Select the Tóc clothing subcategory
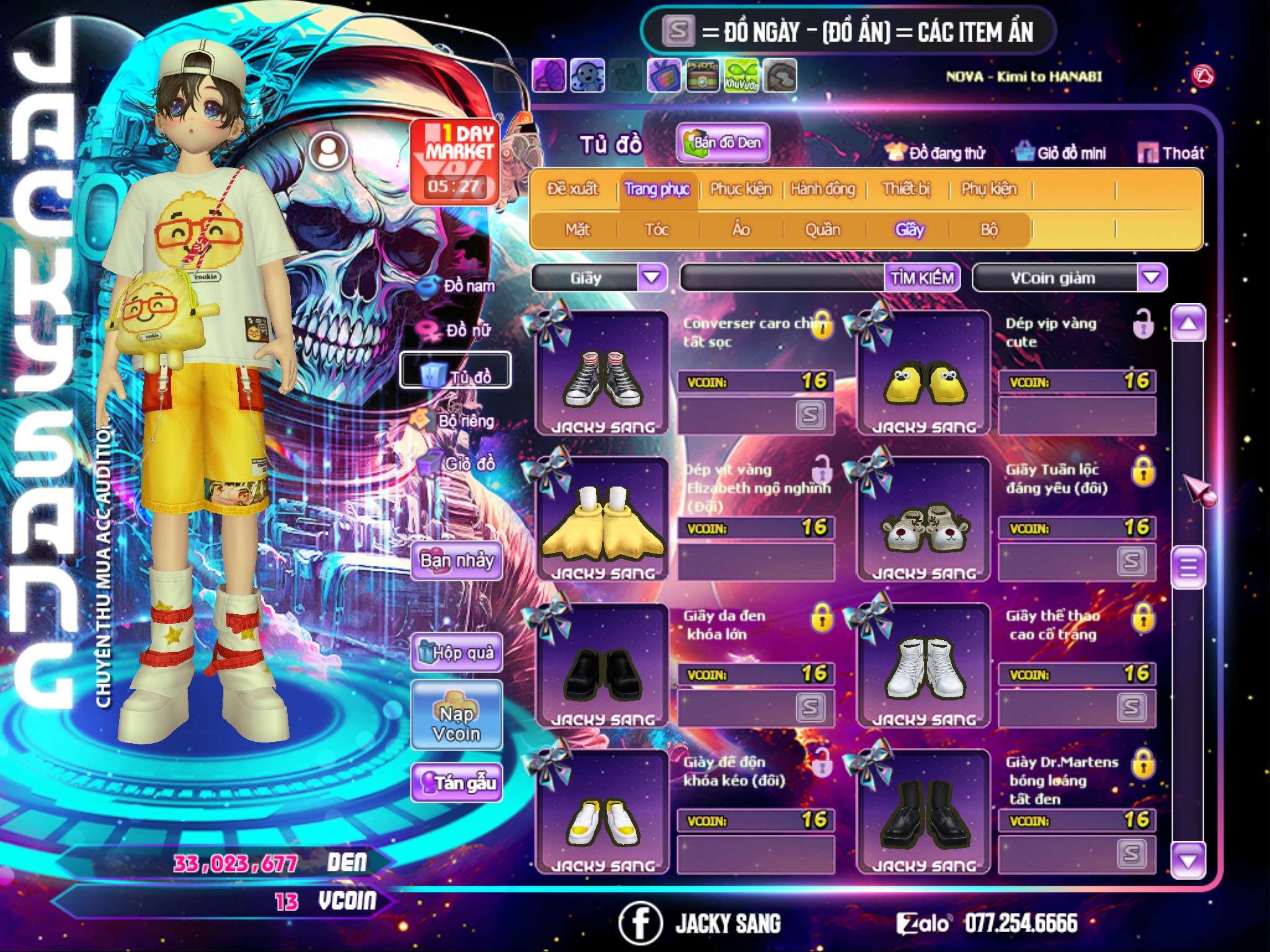This screenshot has width=1270, height=952. (x=657, y=230)
